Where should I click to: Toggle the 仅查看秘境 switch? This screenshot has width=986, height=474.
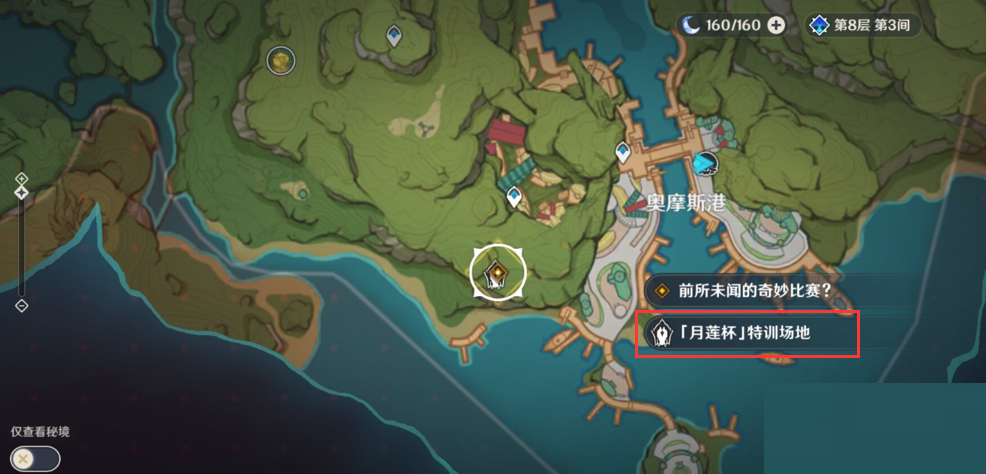click(36, 458)
